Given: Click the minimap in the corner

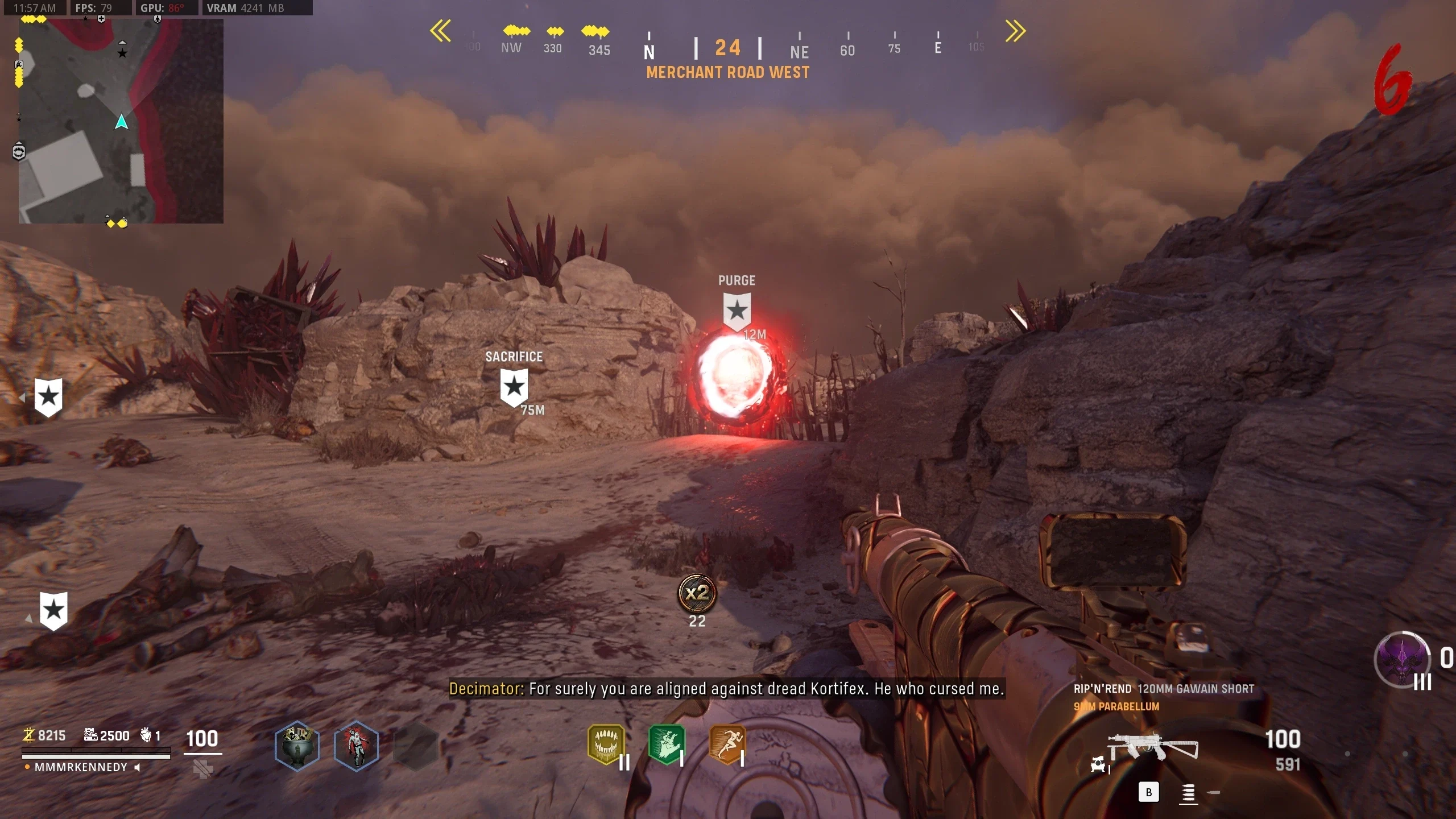Looking at the screenshot, I should [x=121, y=121].
